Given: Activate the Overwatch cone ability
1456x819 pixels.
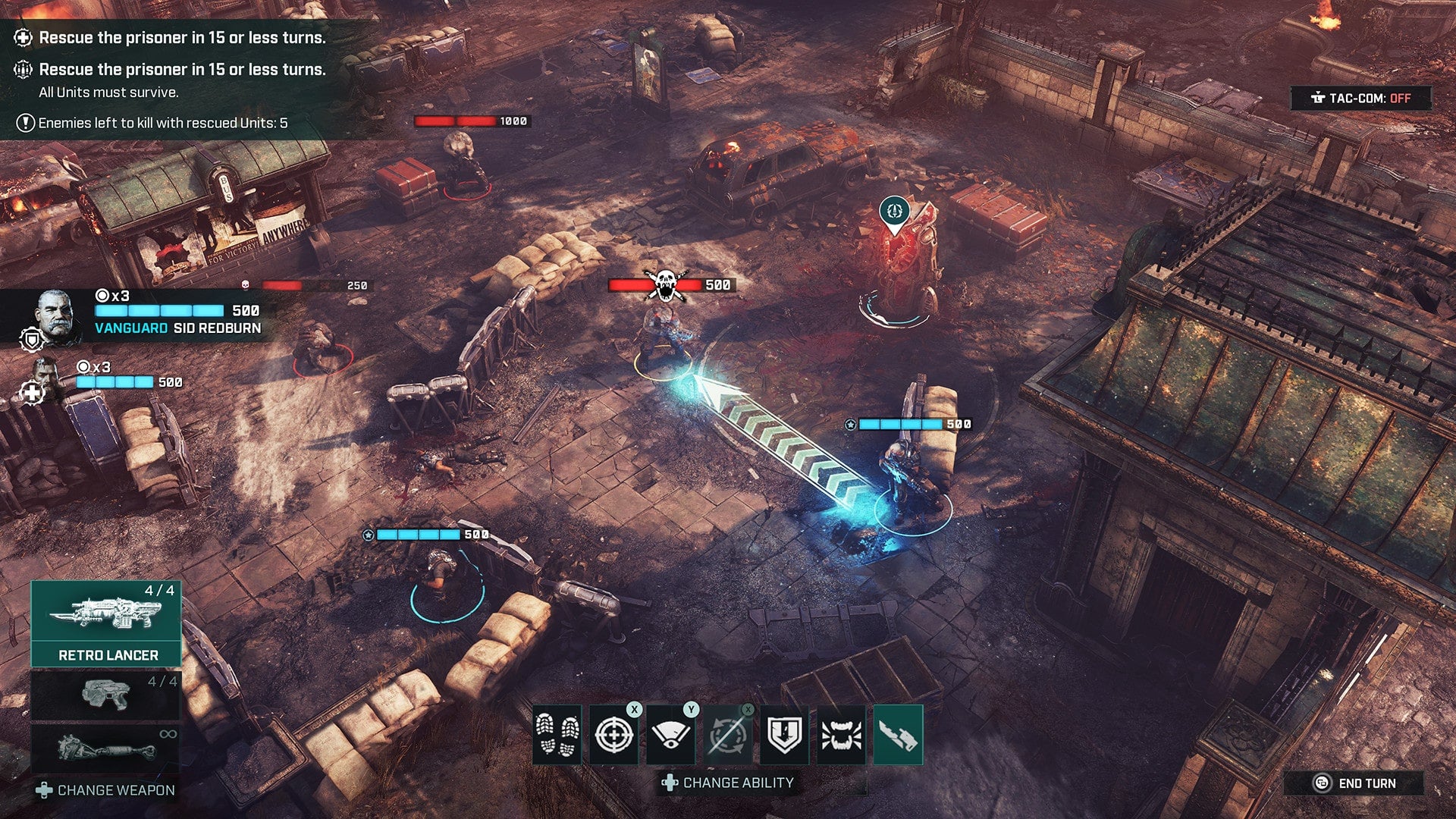Looking at the screenshot, I should click(x=673, y=732).
